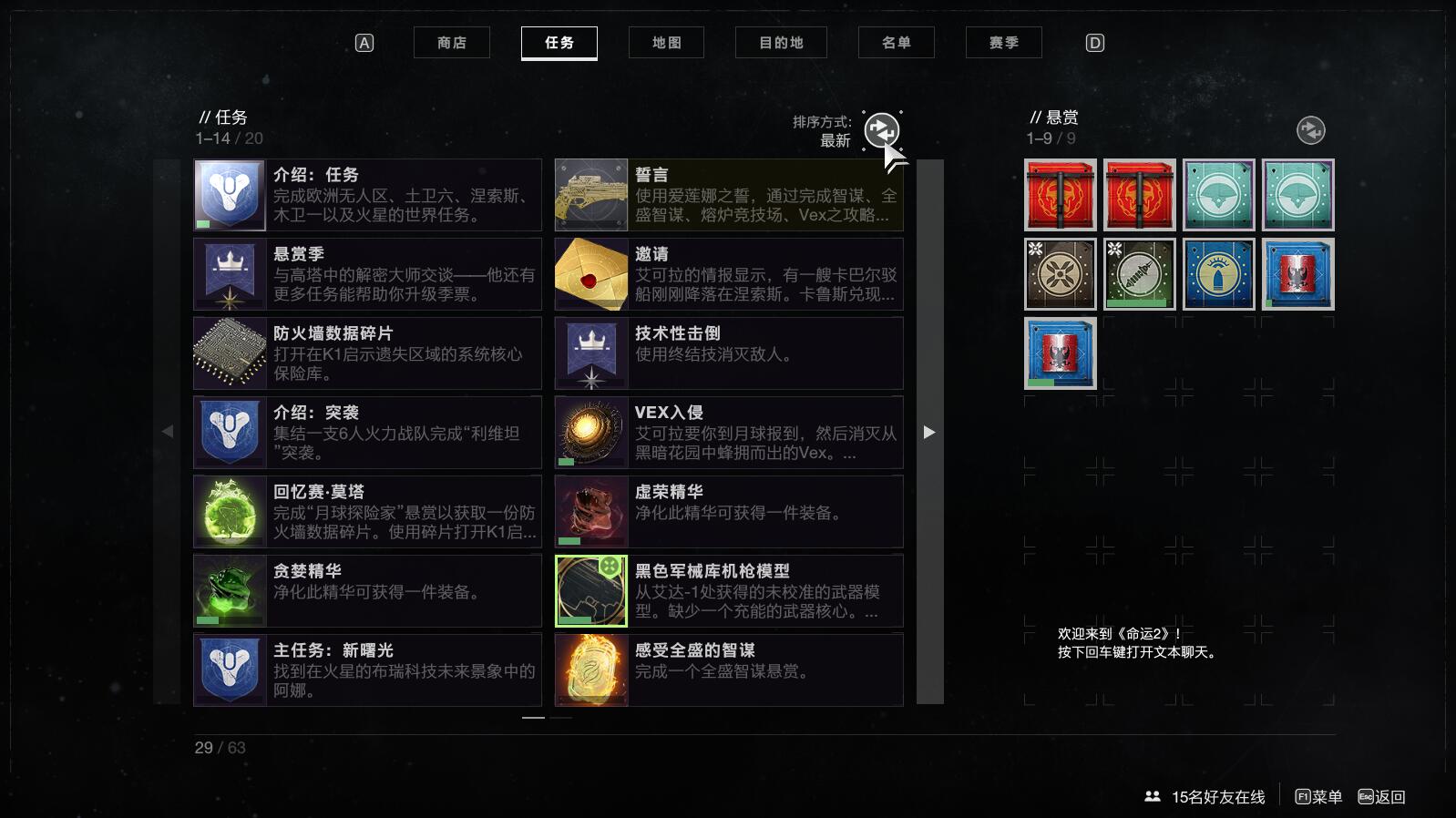Screen dimensions: 1456x818
Task: Click the 黑色军械库机枪模型 entry
Action: point(729,591)
